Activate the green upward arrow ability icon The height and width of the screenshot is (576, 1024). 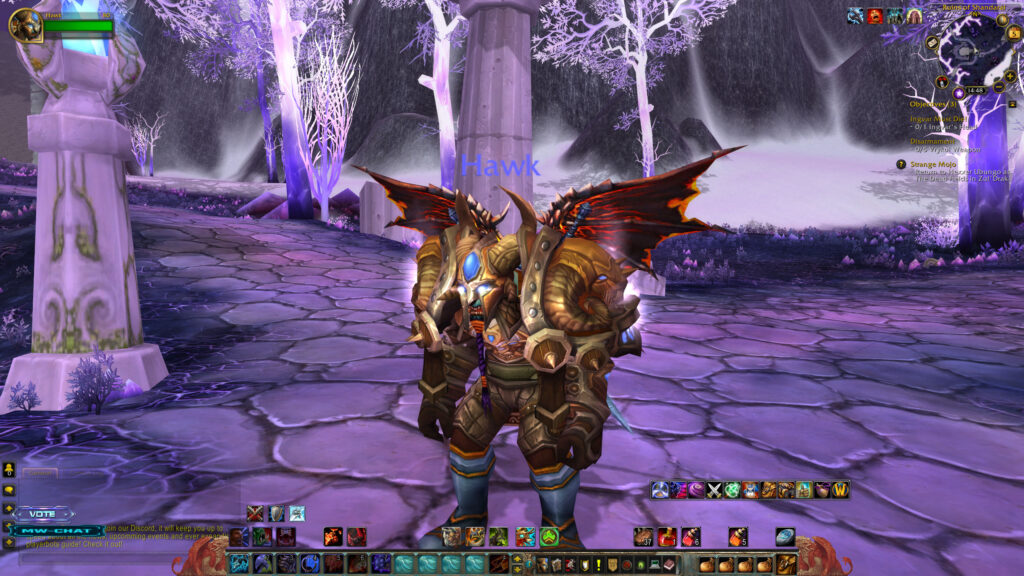pos(549,537)
